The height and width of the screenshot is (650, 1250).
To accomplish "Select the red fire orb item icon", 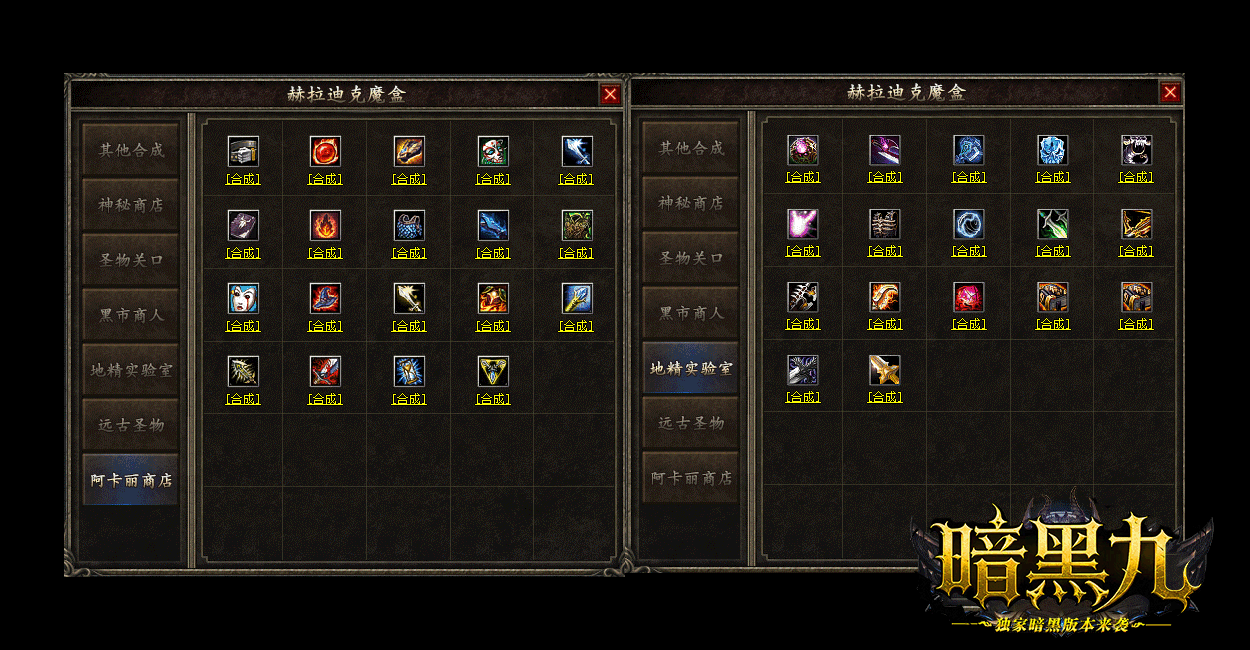I will pyautogui.click(x=325, y=151).
